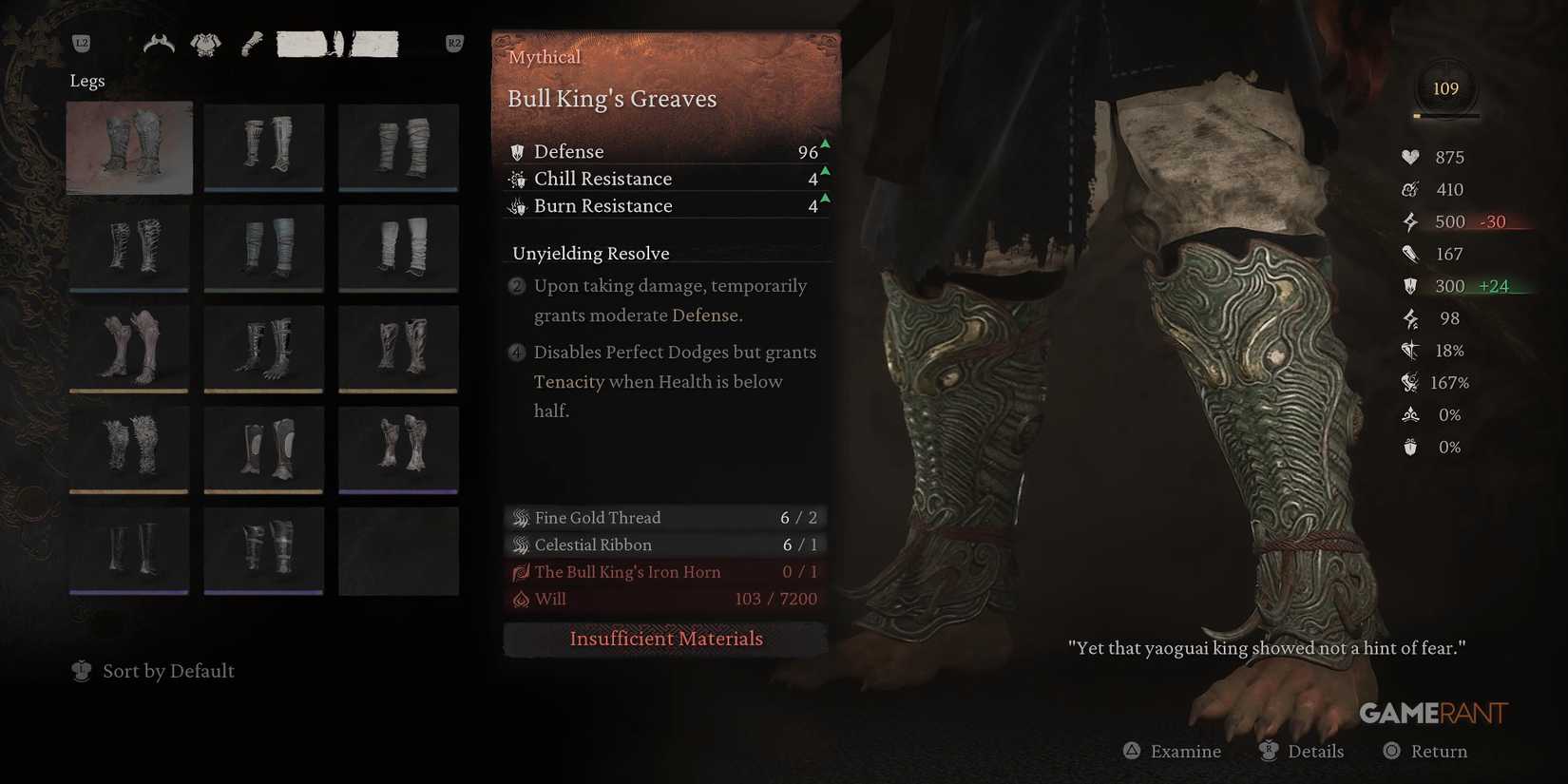Select the headgear category icon
This screenshot has width=1568, height=784.
tap(157, 43)
